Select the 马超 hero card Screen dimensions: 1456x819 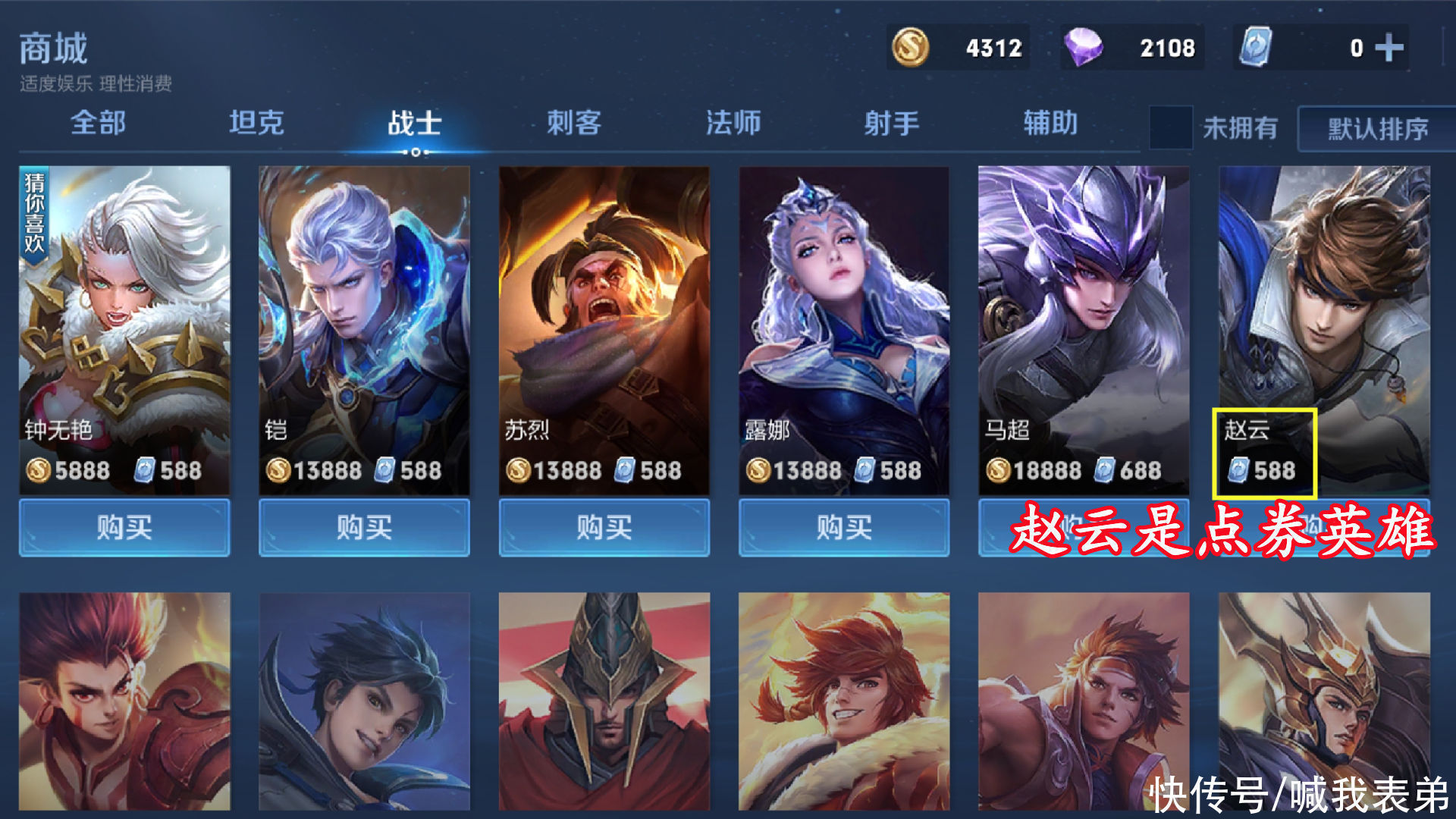[x=1084, y=318]
